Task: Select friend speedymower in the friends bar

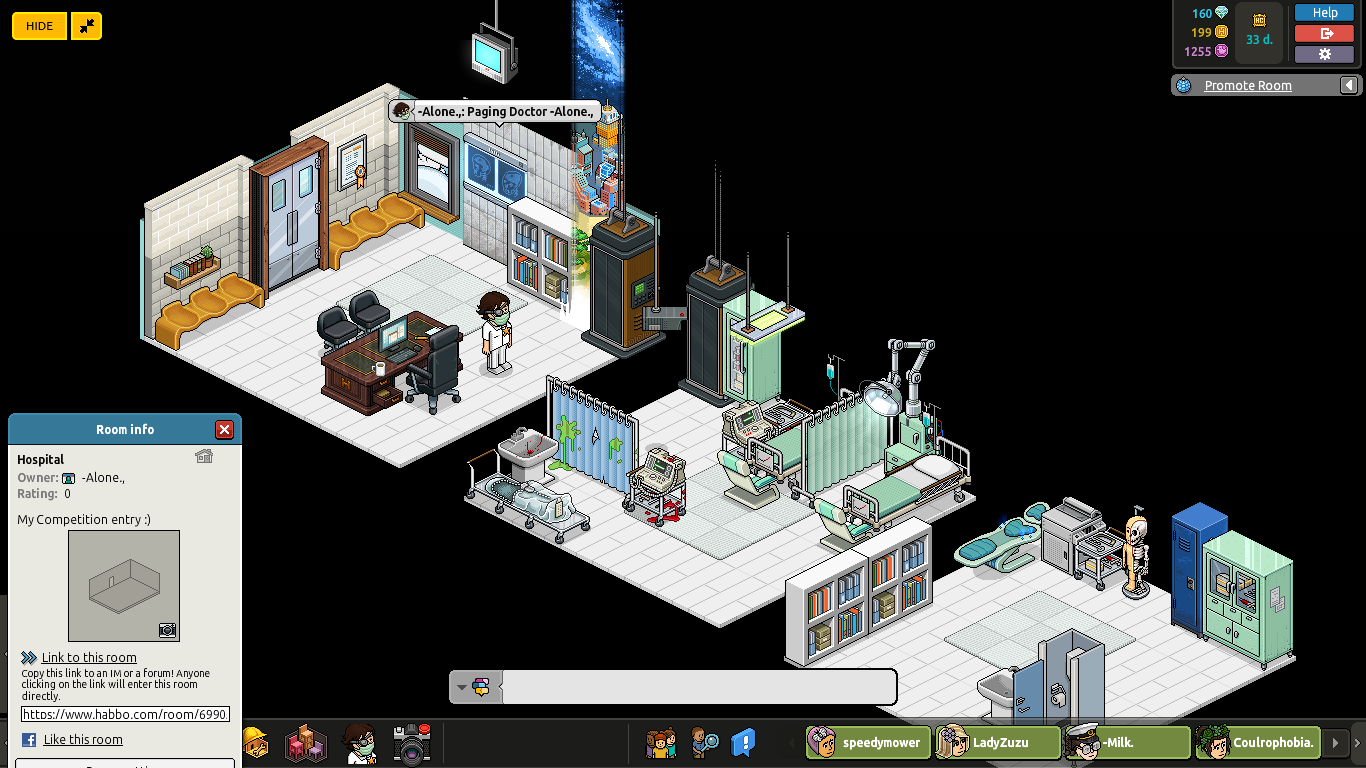Action: (x=866, y=742)
